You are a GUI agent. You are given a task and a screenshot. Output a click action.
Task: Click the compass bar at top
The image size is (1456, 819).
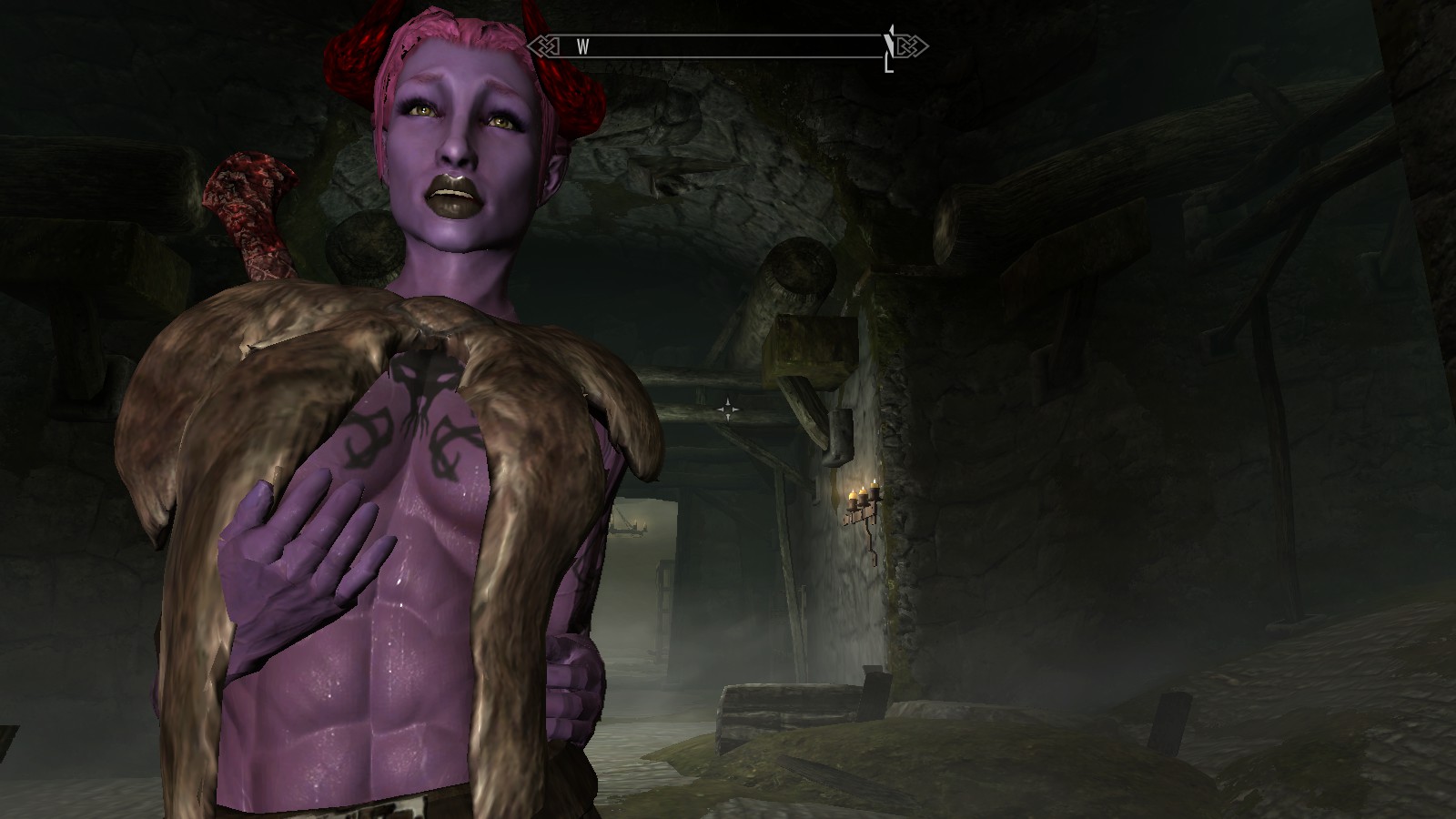728,46
